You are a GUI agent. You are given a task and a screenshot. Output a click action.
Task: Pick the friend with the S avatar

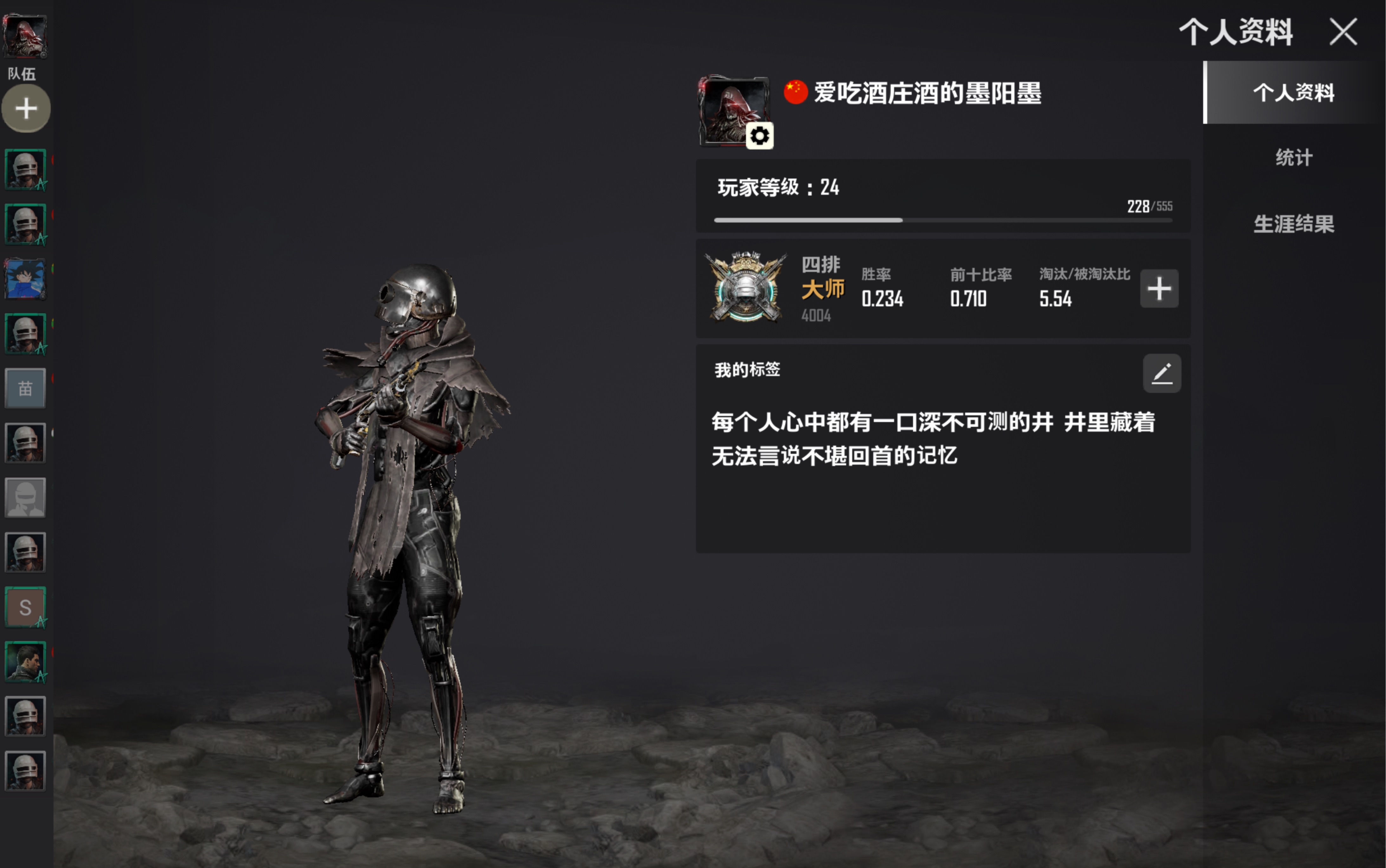[x=25, y=607]
